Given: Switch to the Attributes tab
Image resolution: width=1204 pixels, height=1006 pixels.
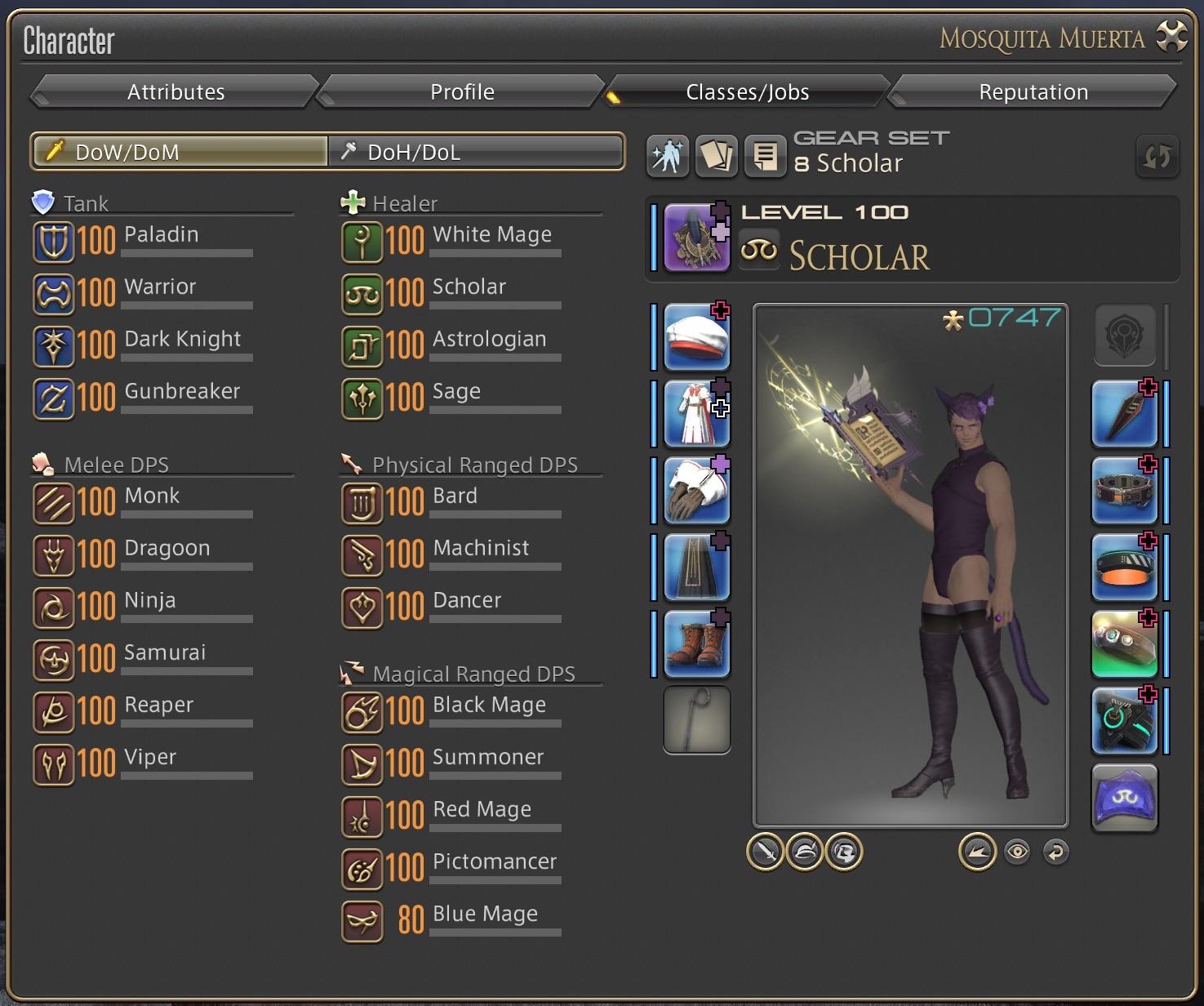Looking at the screenshot, I should pos(175,91).
